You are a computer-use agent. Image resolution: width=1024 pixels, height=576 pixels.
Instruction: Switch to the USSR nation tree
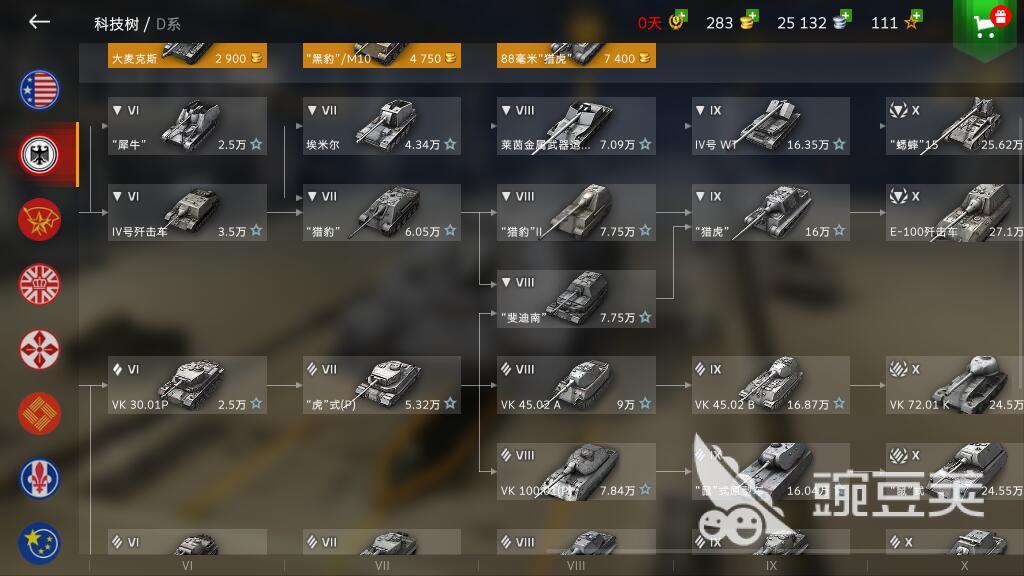click(40, 220)
